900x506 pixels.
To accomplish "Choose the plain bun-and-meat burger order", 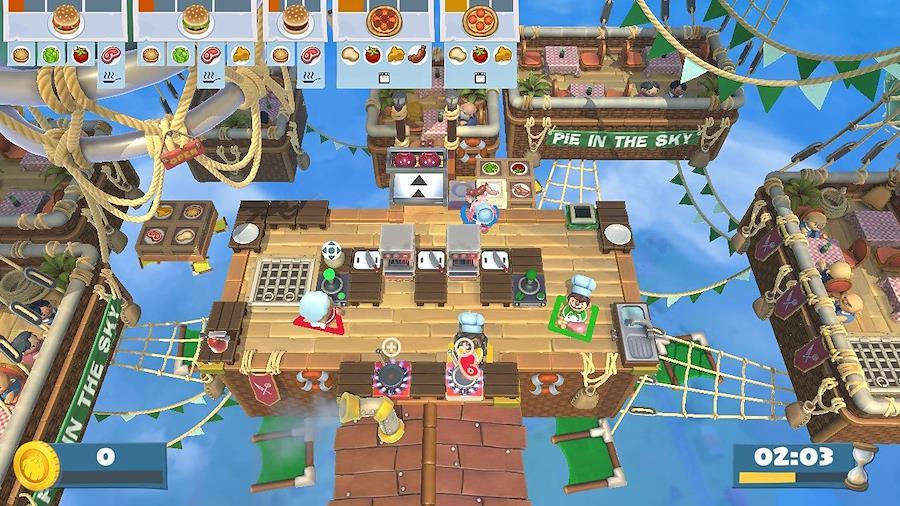I will (x=295, y=20).
